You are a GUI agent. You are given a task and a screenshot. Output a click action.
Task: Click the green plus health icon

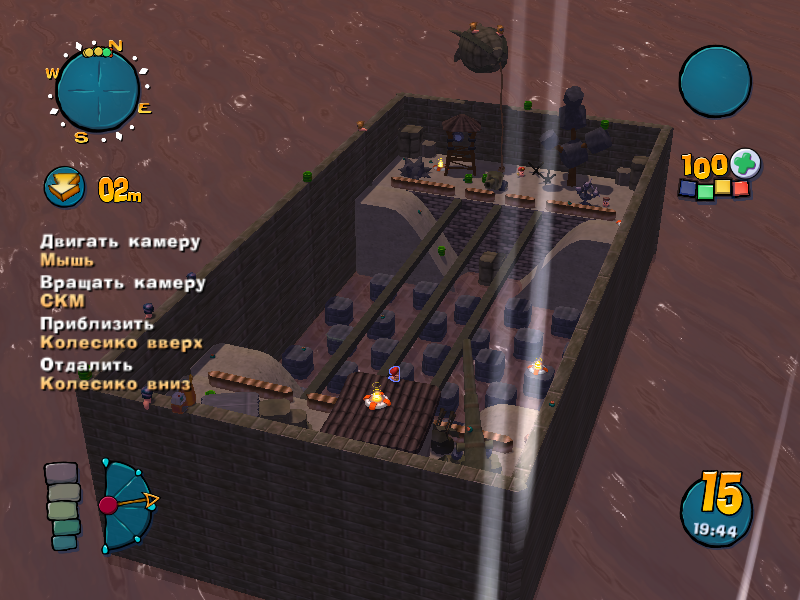point(744,163)
